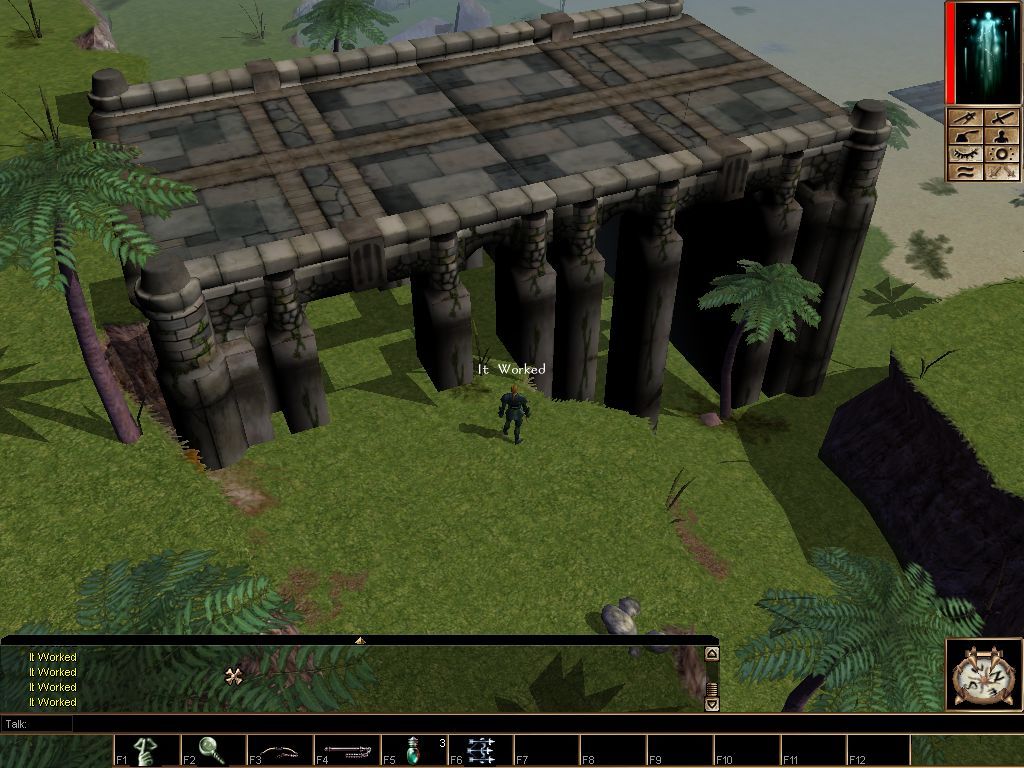The width and height of the screenshot is (1024, 768).
Task: Click the chat log scroll-up arrow
Action: click(x=712, y=654)
